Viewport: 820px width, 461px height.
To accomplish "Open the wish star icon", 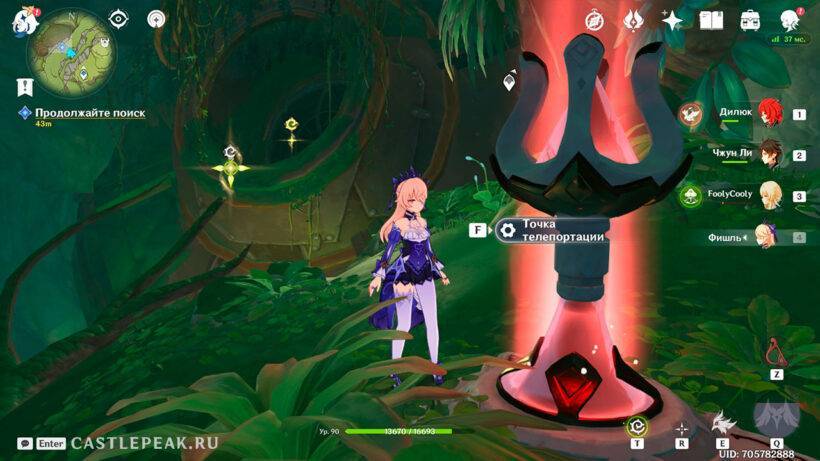I will coord(672,20).
